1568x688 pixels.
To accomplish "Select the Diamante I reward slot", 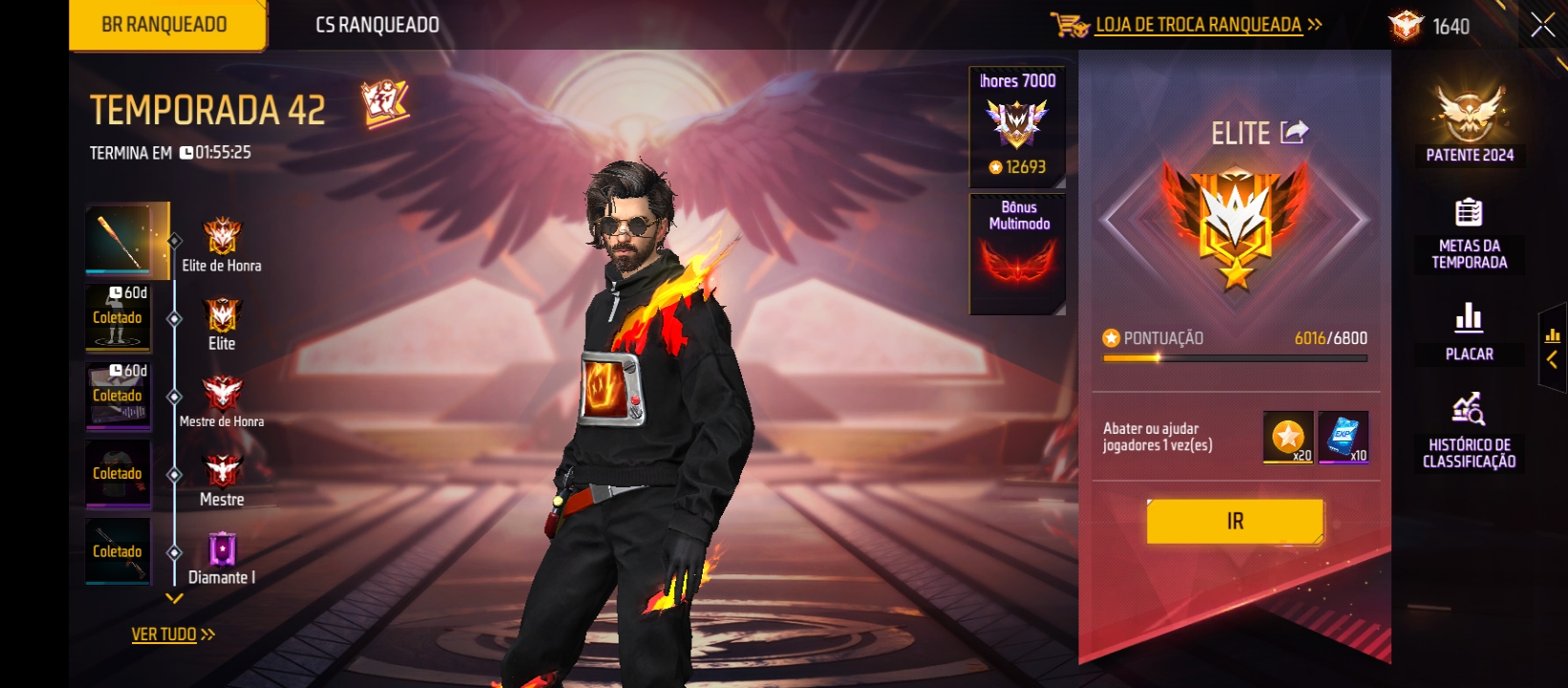I will pos(119,551).
